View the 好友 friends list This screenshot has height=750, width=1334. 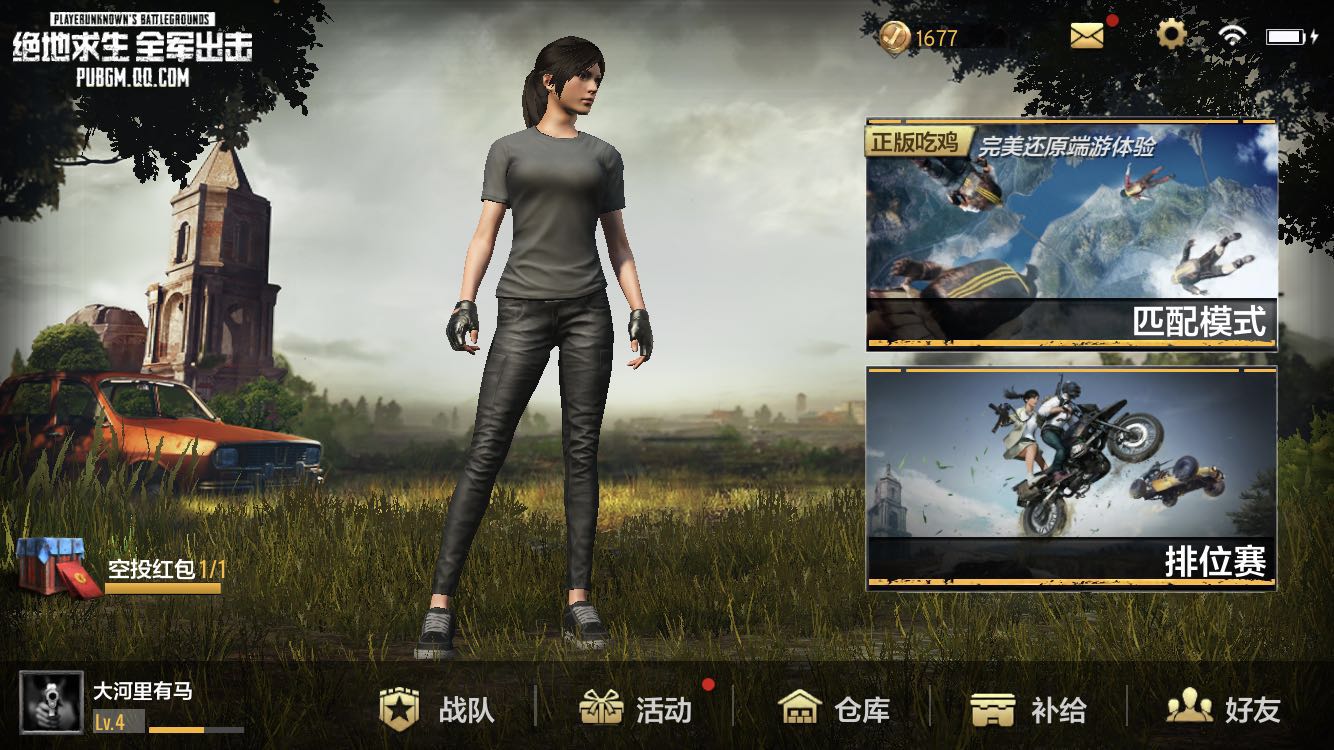point(1224,710)
